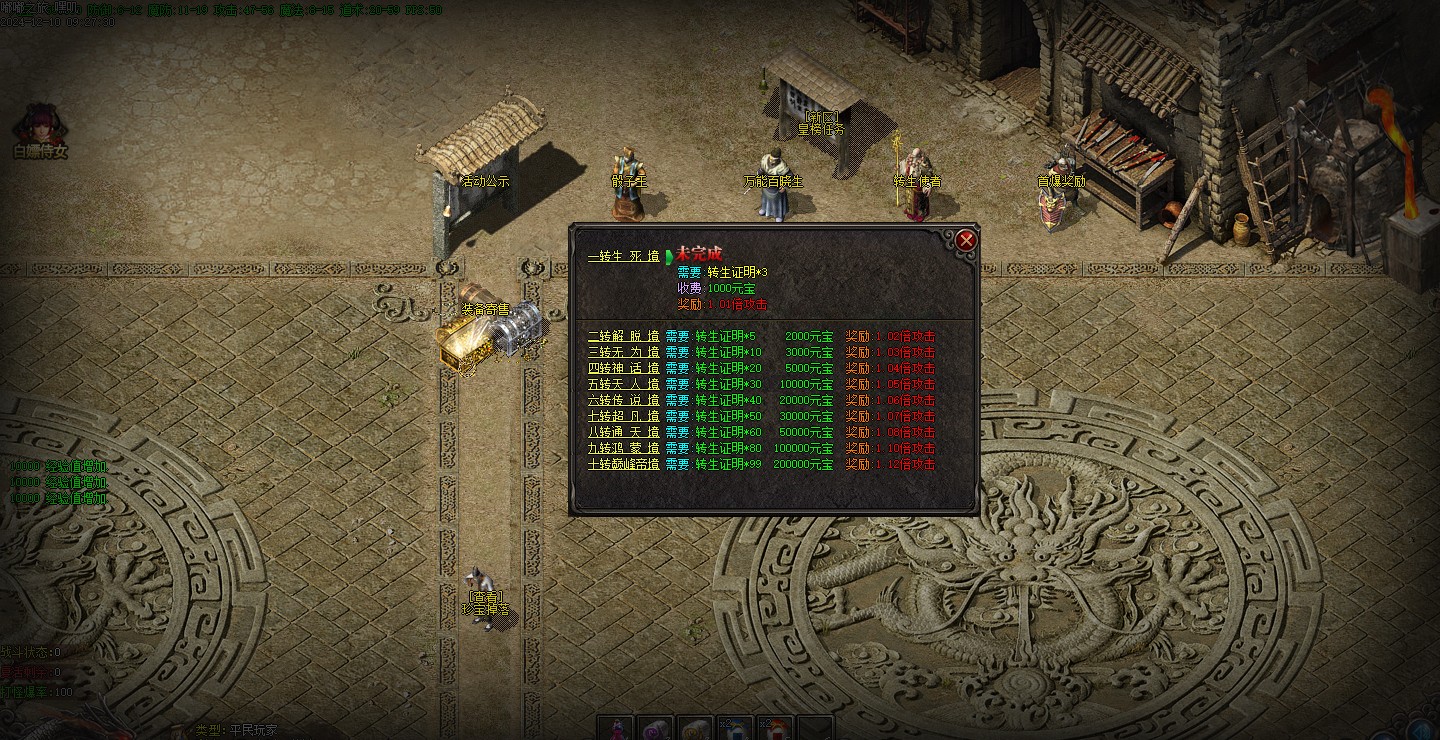Viewport: 1440px width, 740px height.
Task: Select the 六转传说境 rebirth link
Action: (623, 400)
